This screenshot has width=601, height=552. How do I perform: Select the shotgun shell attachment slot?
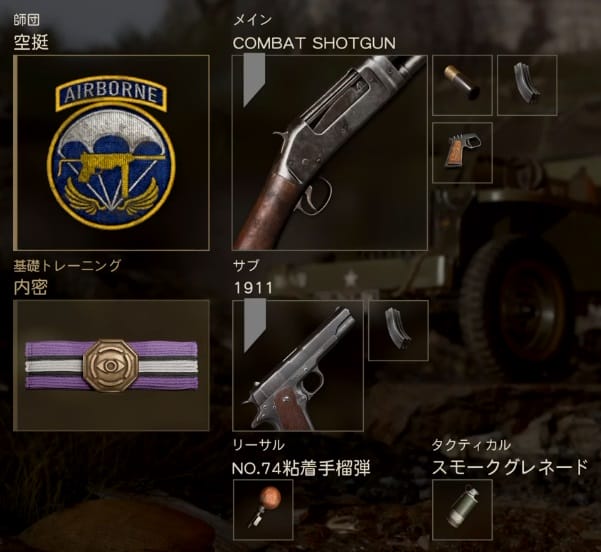click(x=462, y=85)
